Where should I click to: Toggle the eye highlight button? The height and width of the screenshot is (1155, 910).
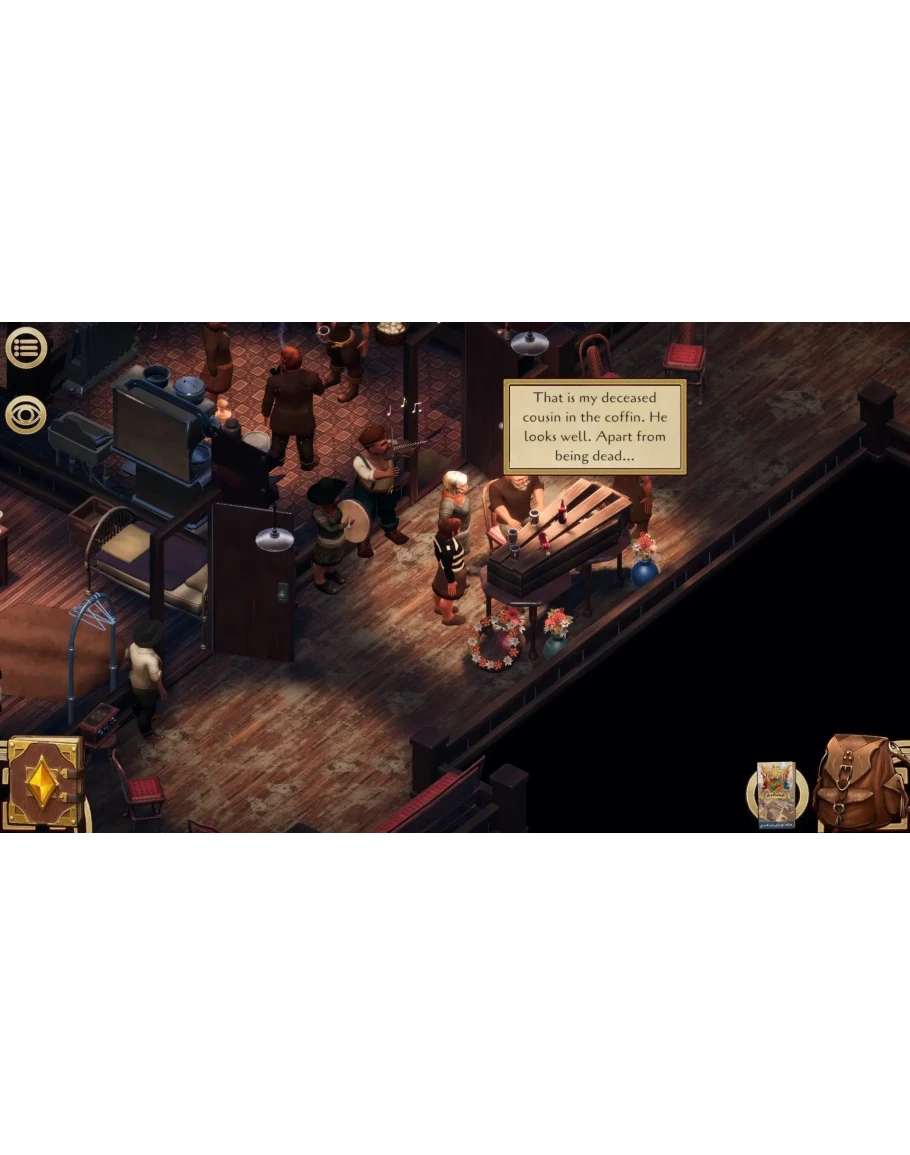pos(26,414)
